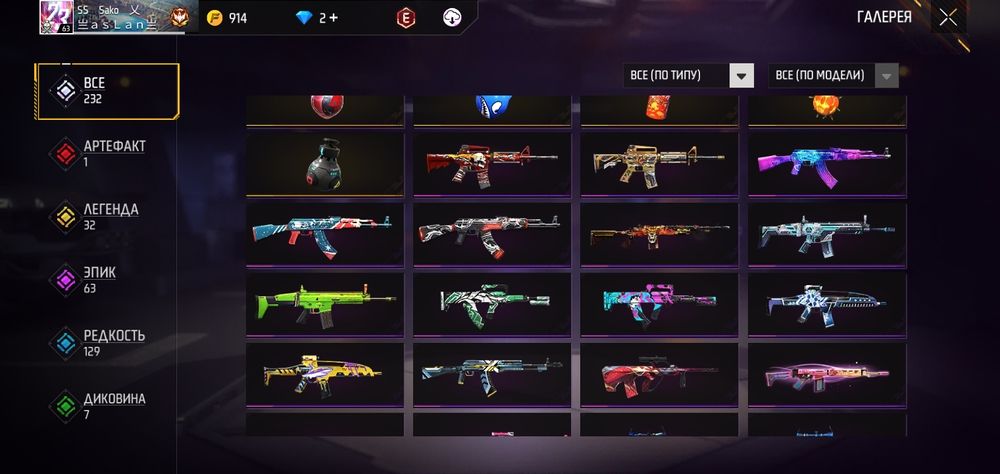Select the purple-blue neon AK skin

827,163
